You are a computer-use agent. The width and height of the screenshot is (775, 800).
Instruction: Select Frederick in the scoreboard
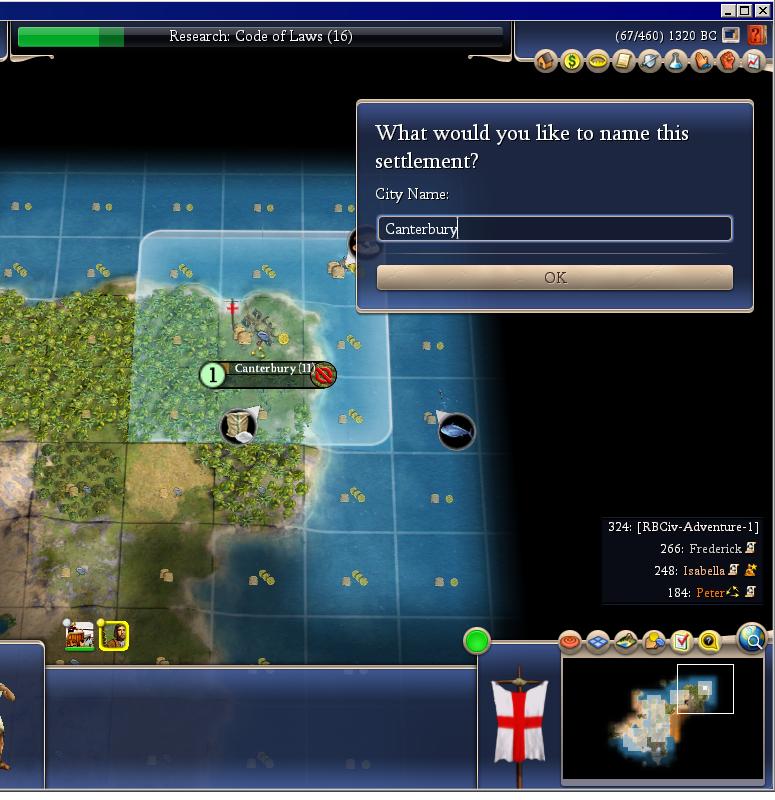(715, 549)
